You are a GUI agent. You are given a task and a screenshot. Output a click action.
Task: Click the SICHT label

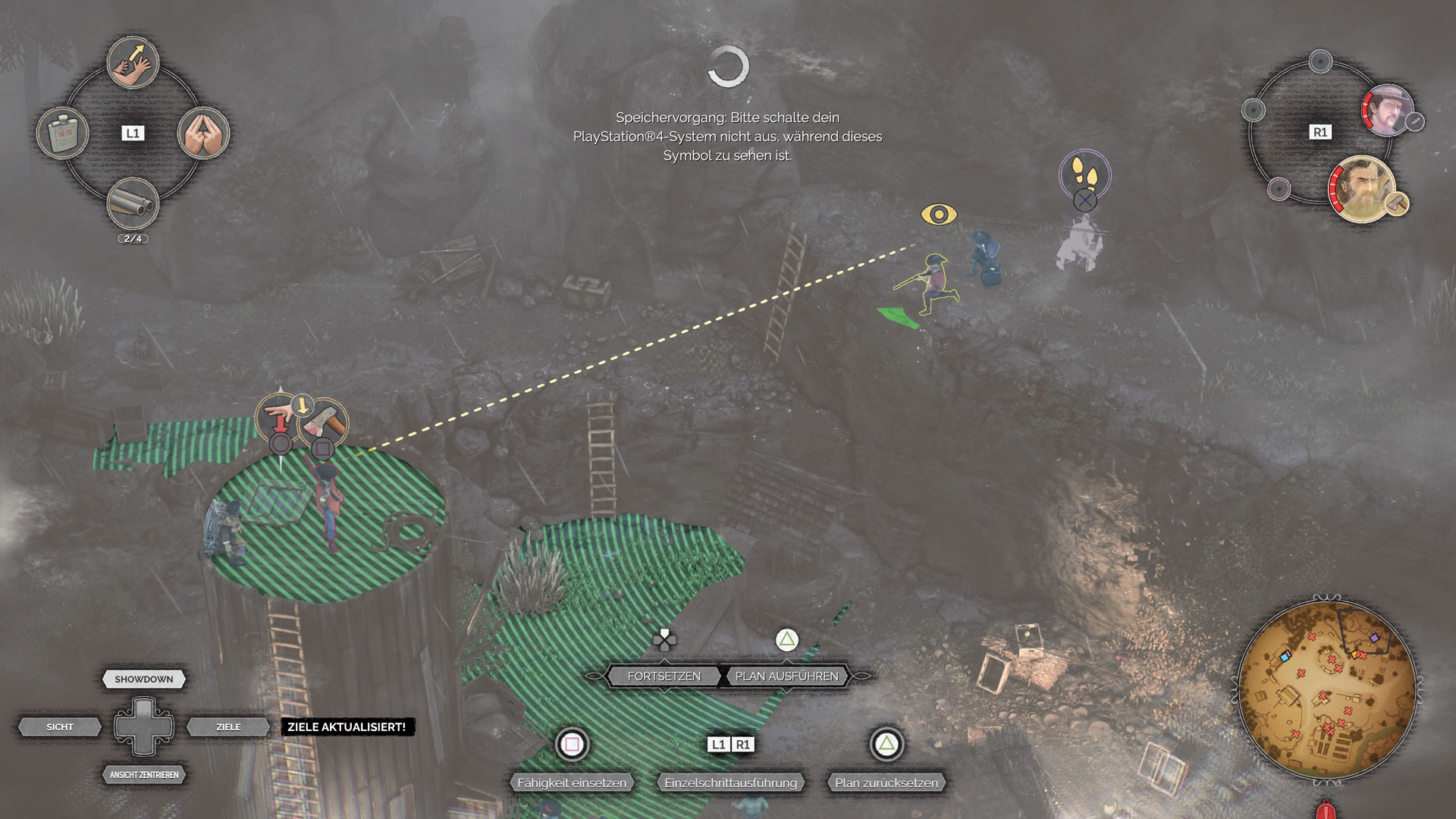(60, 726)
